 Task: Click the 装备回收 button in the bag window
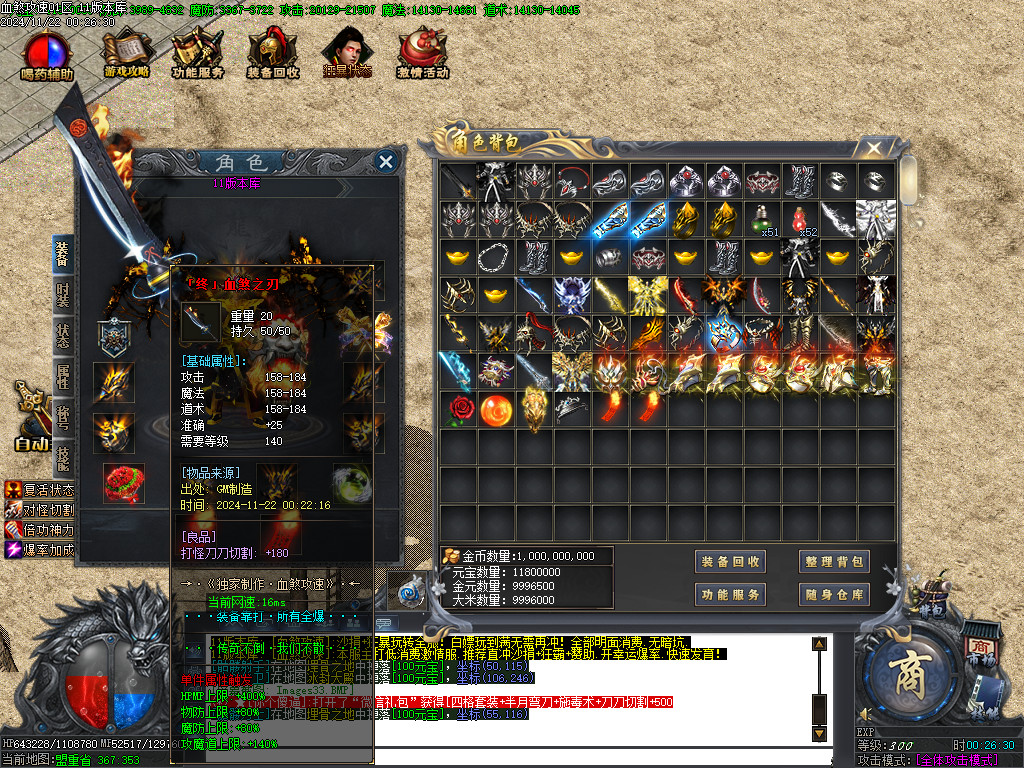point(731,562)
